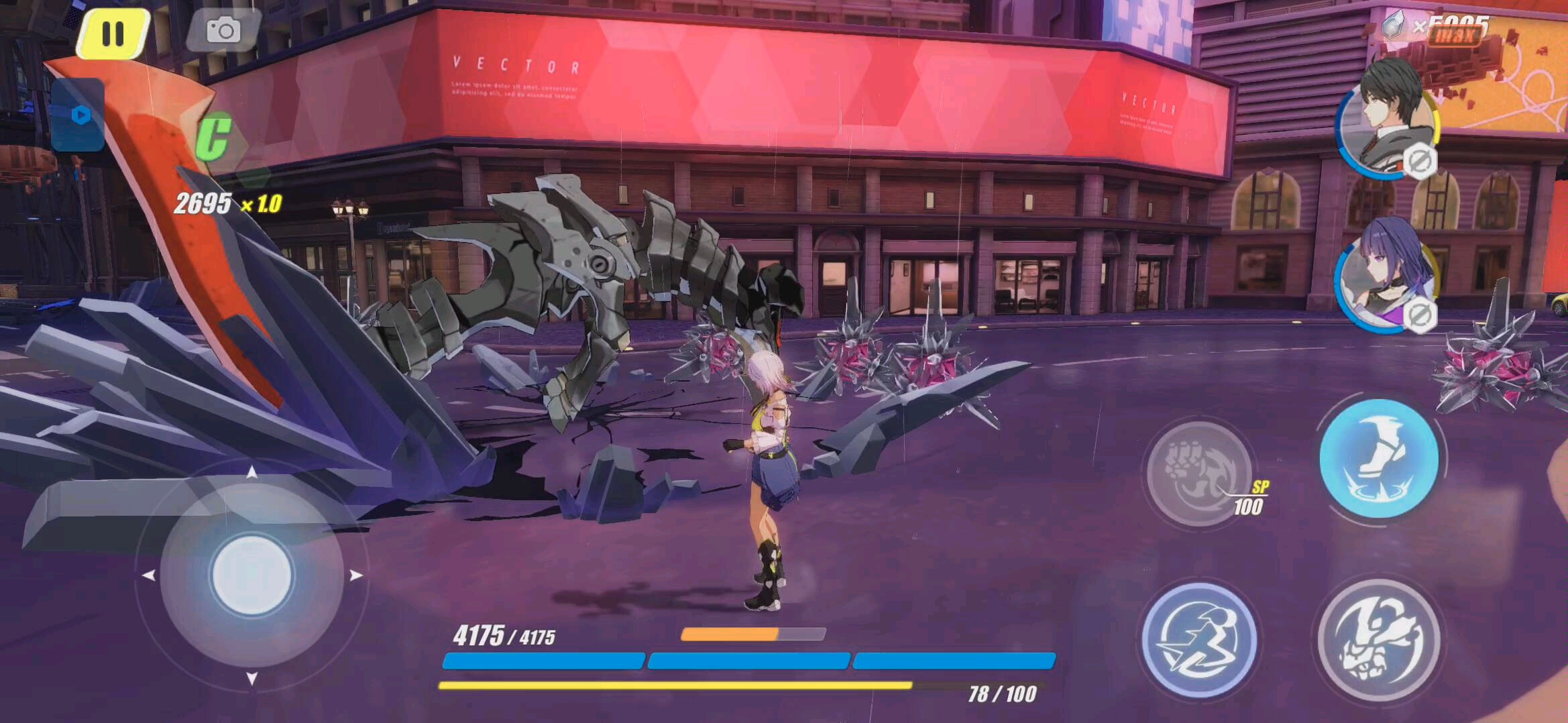The image size is (1568, 723).
Task: Use the blue boot kick skill
Action: 1378,457
